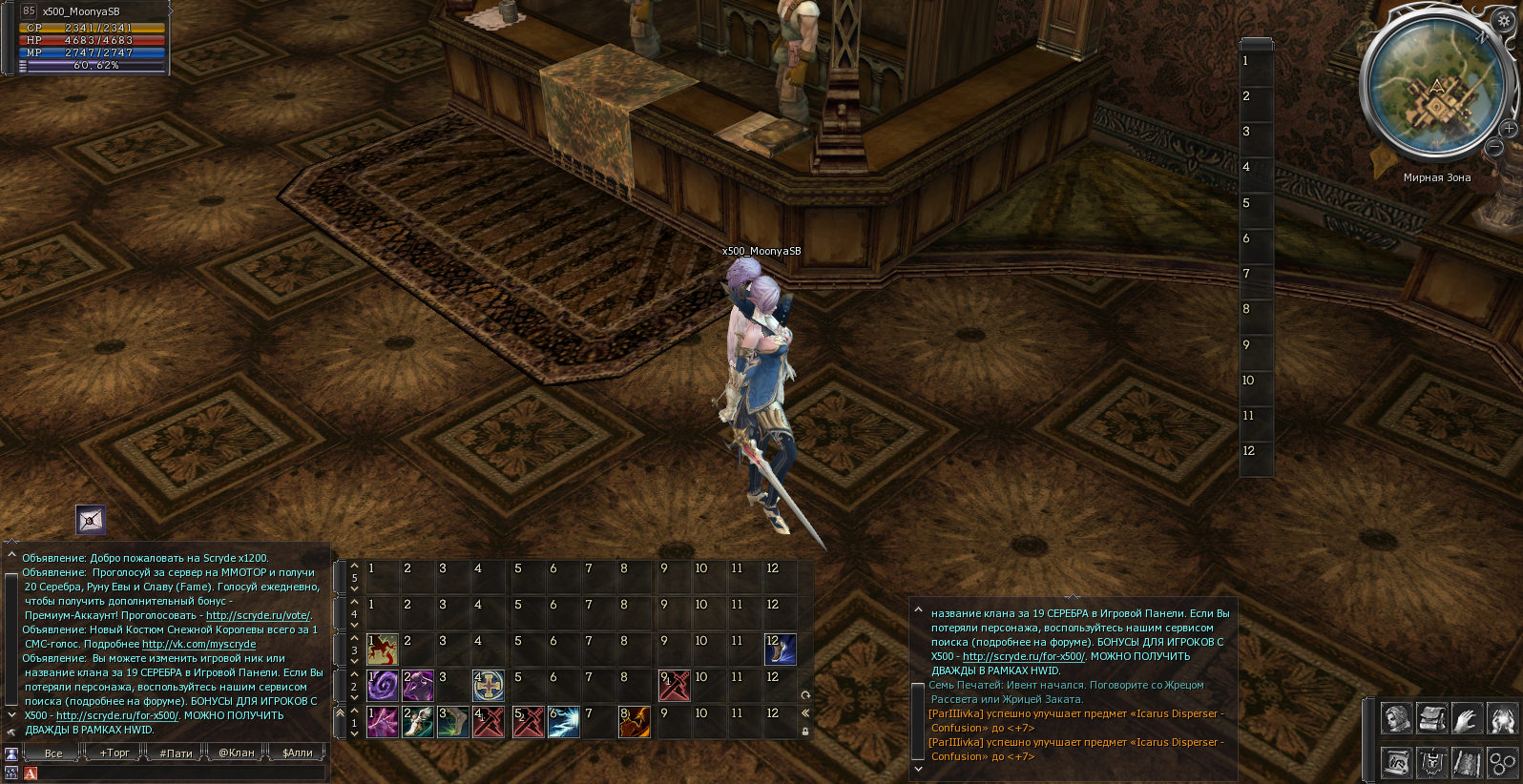Activate the lightning burst skill
This screenshot has width=1523, height=784.
563,722
